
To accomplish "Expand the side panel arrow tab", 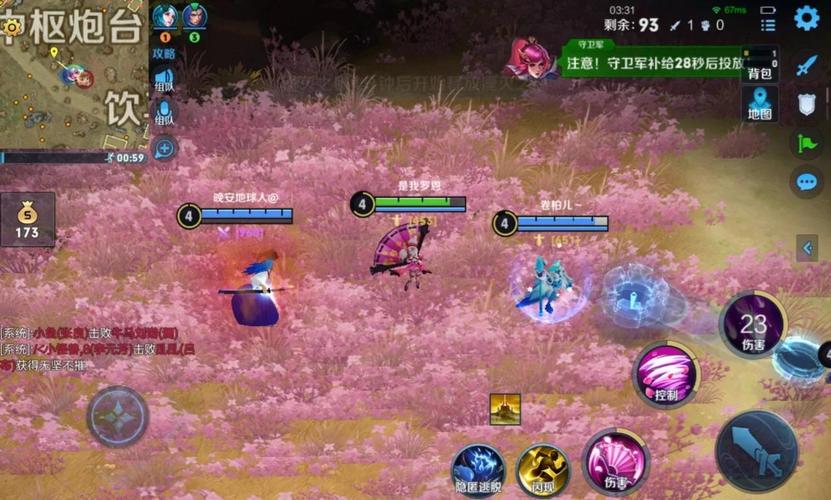I will pos(808,248).
